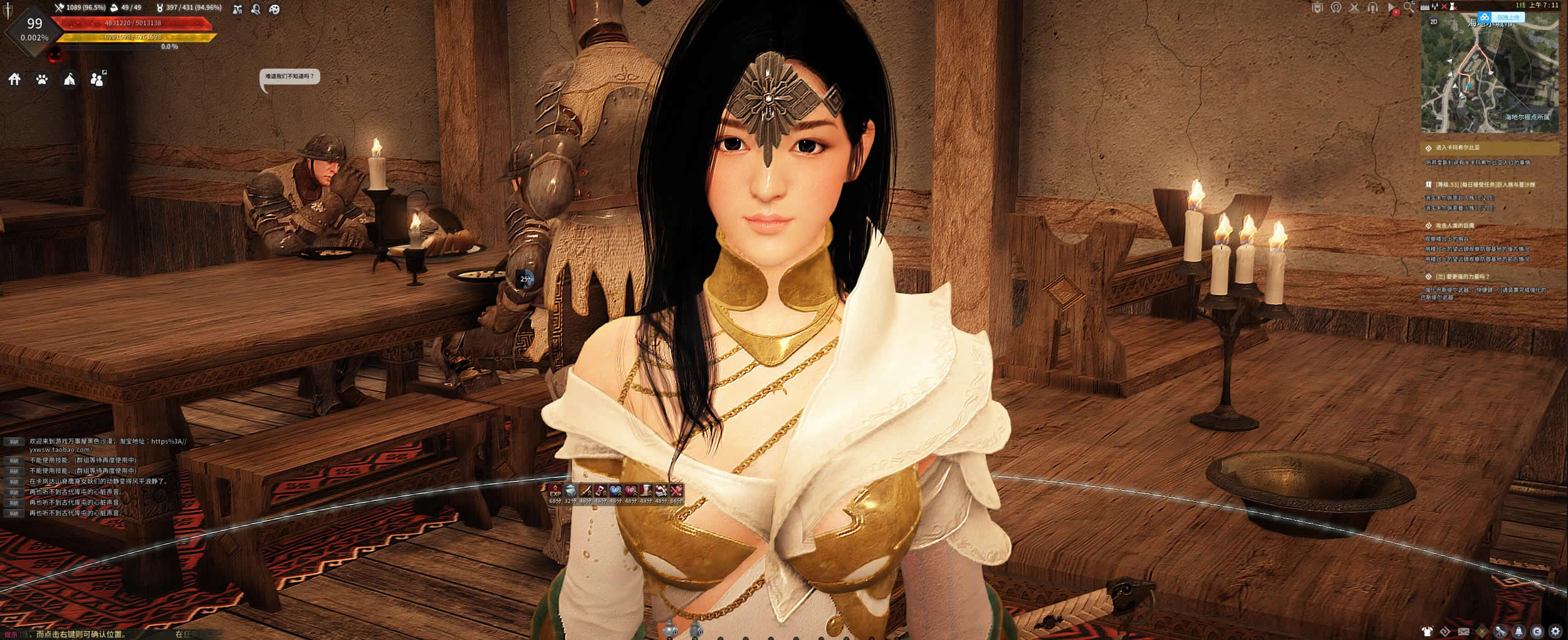Open the pet paw icon
The height and width of the screenshot is (640, 1568).
[42, 80]
